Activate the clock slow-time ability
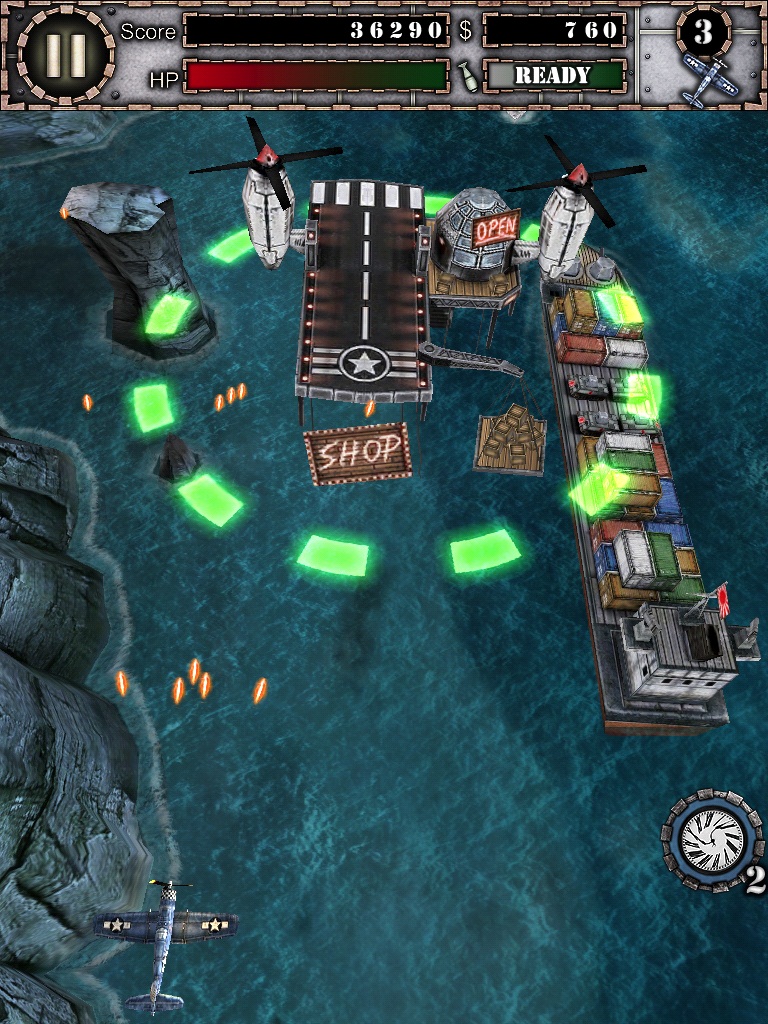The height and width of the screenshot is (1024, 768). point(712,839)
